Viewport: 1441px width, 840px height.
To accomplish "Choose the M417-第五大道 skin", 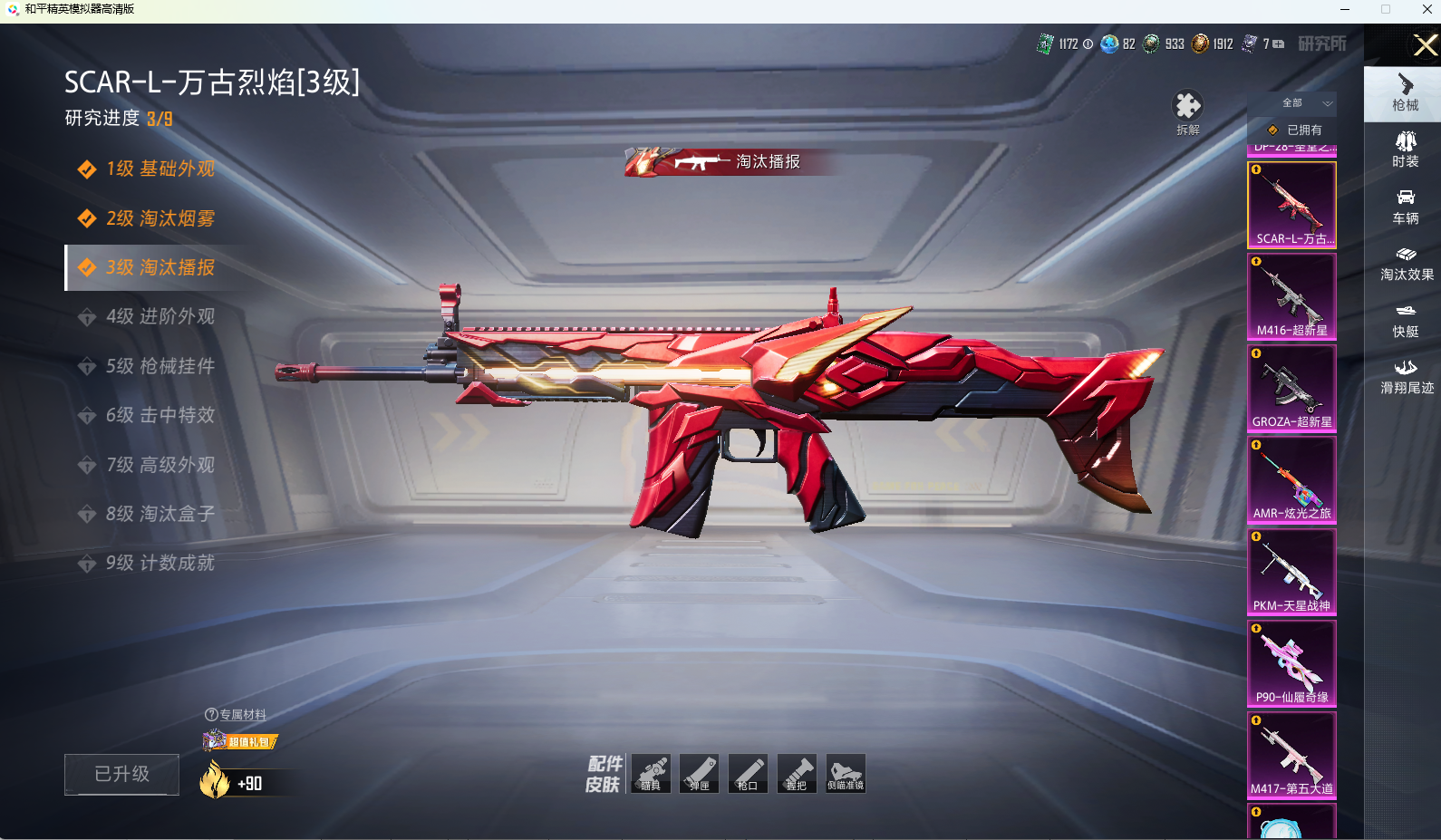I will point(1291,755).
